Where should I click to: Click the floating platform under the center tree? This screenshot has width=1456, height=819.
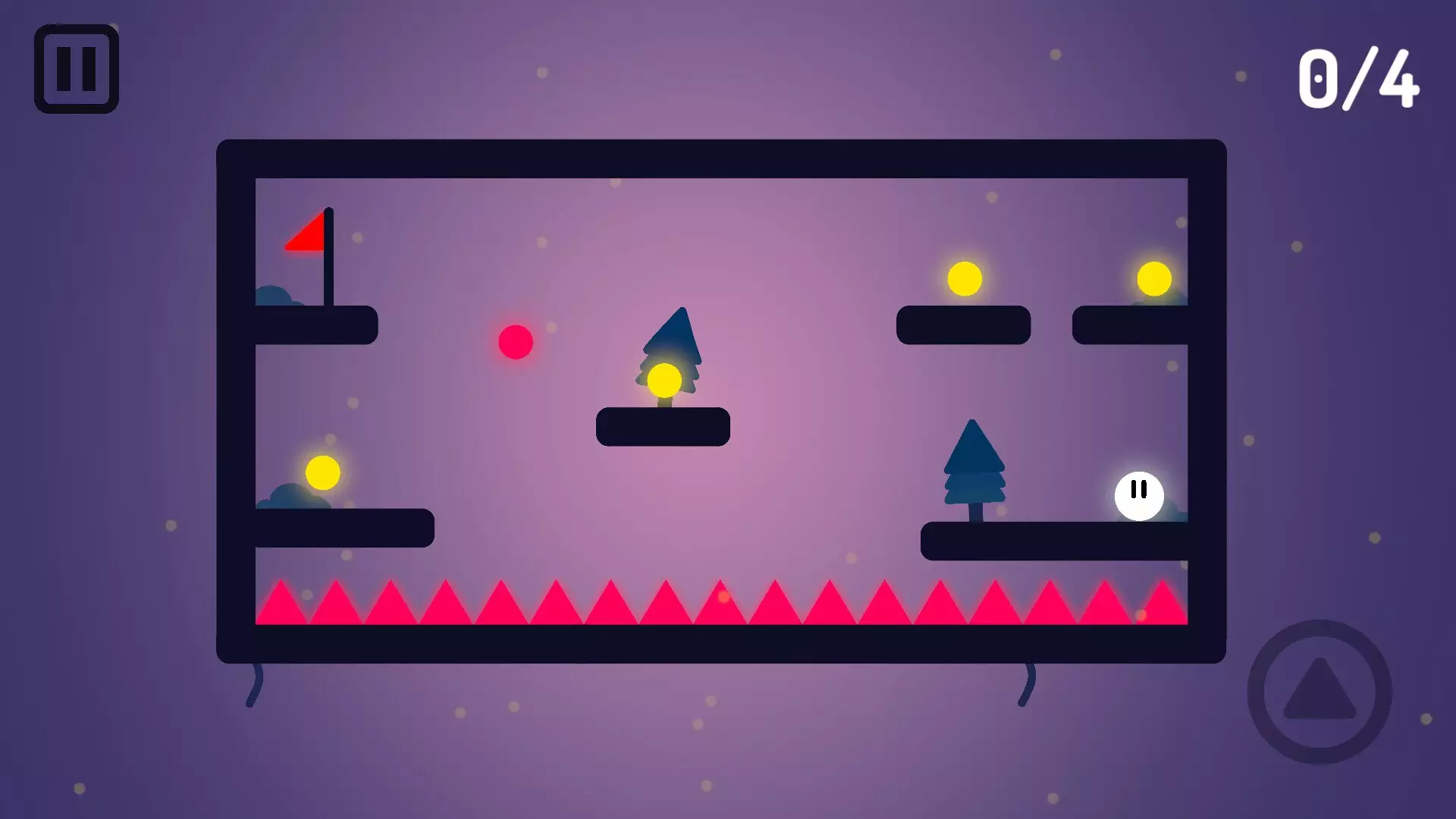pyautogui.click(x=664, y=427)
